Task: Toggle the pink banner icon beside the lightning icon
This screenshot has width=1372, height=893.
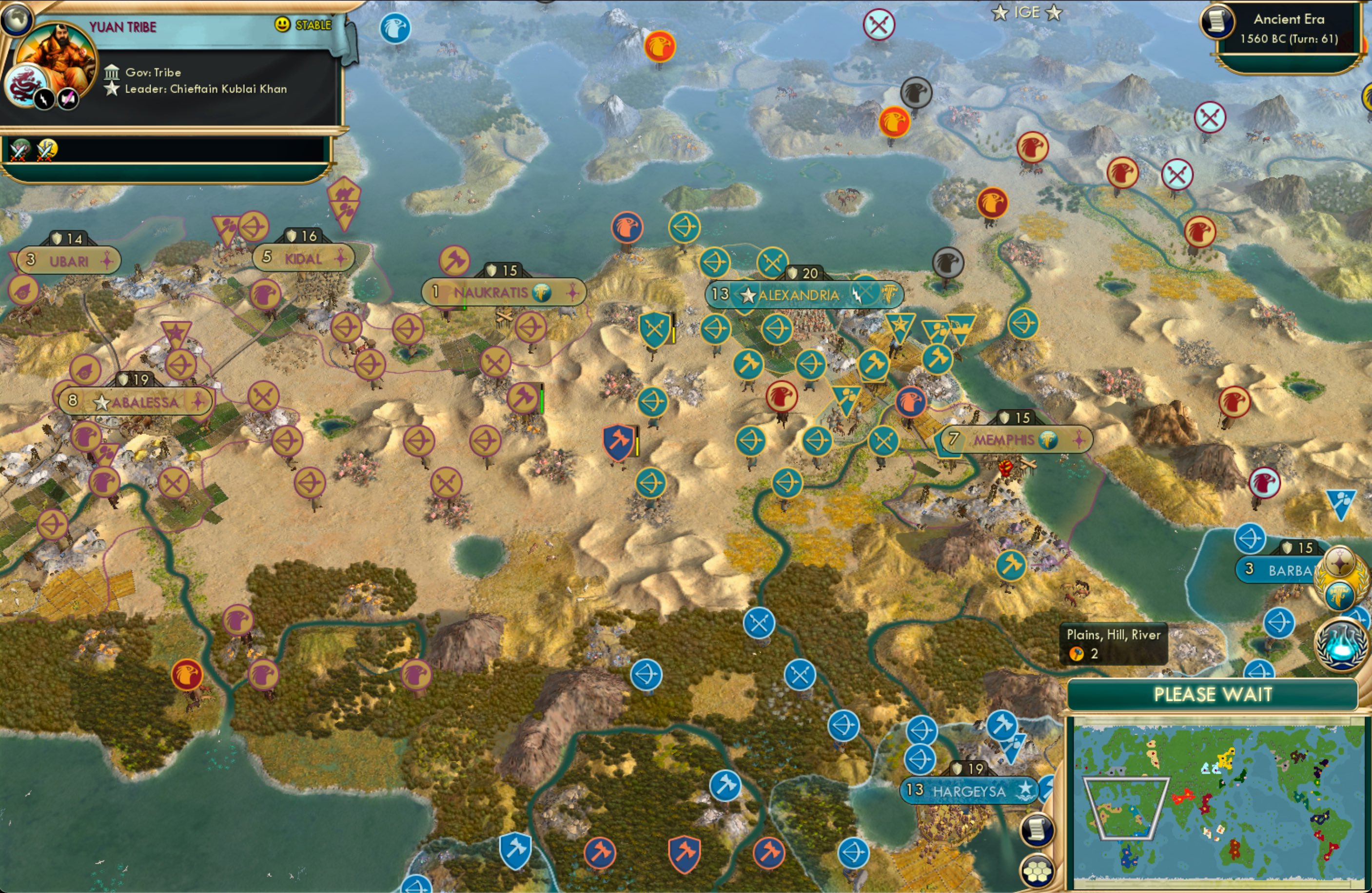Action: click(66, 98)
